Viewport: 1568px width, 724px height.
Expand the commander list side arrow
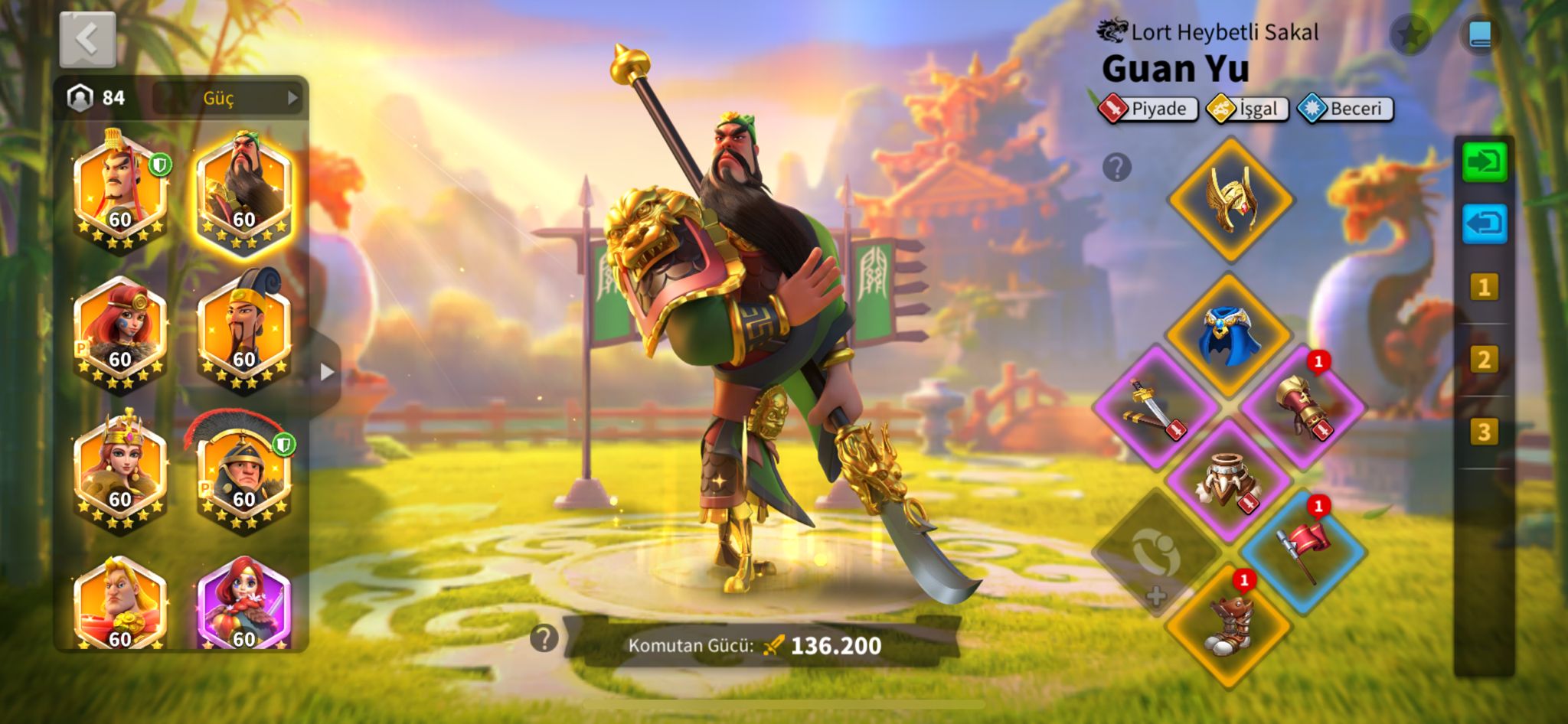(327, 372)
